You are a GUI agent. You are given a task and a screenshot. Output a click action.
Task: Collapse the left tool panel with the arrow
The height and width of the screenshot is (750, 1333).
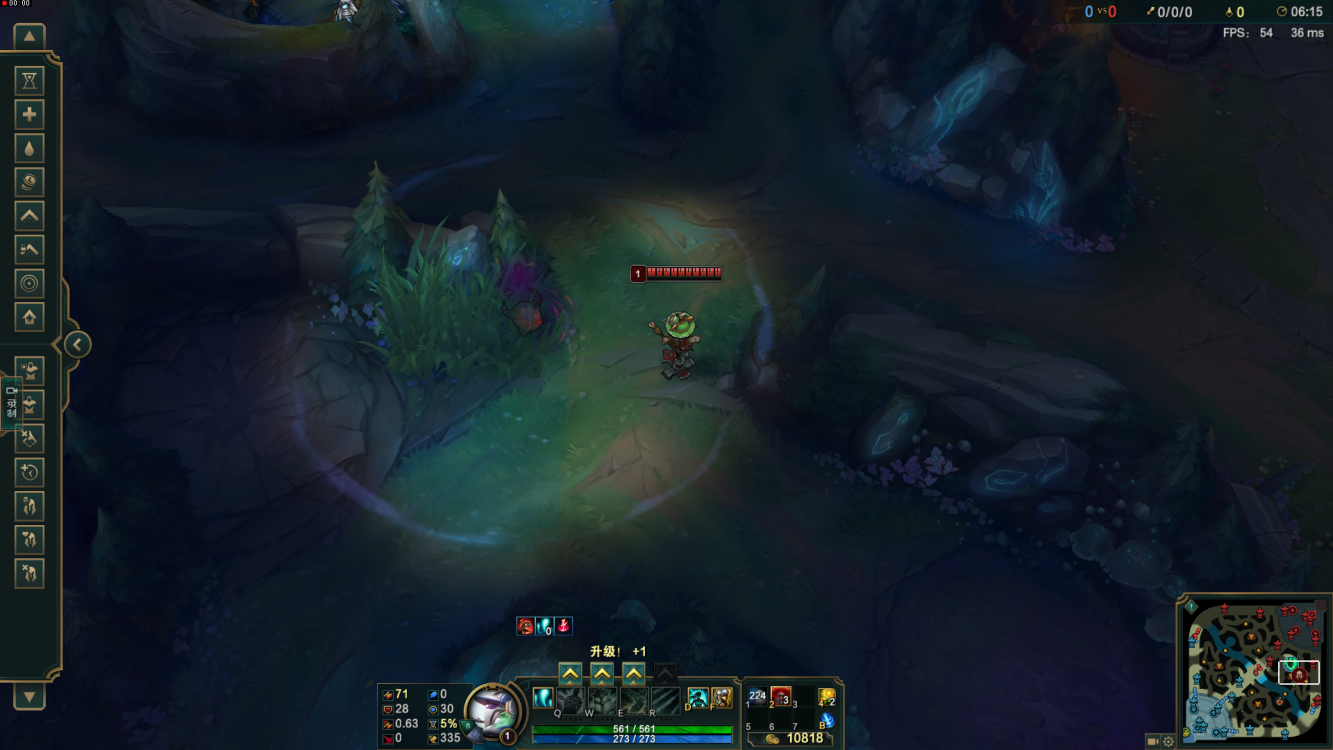(x=77, y=345)
